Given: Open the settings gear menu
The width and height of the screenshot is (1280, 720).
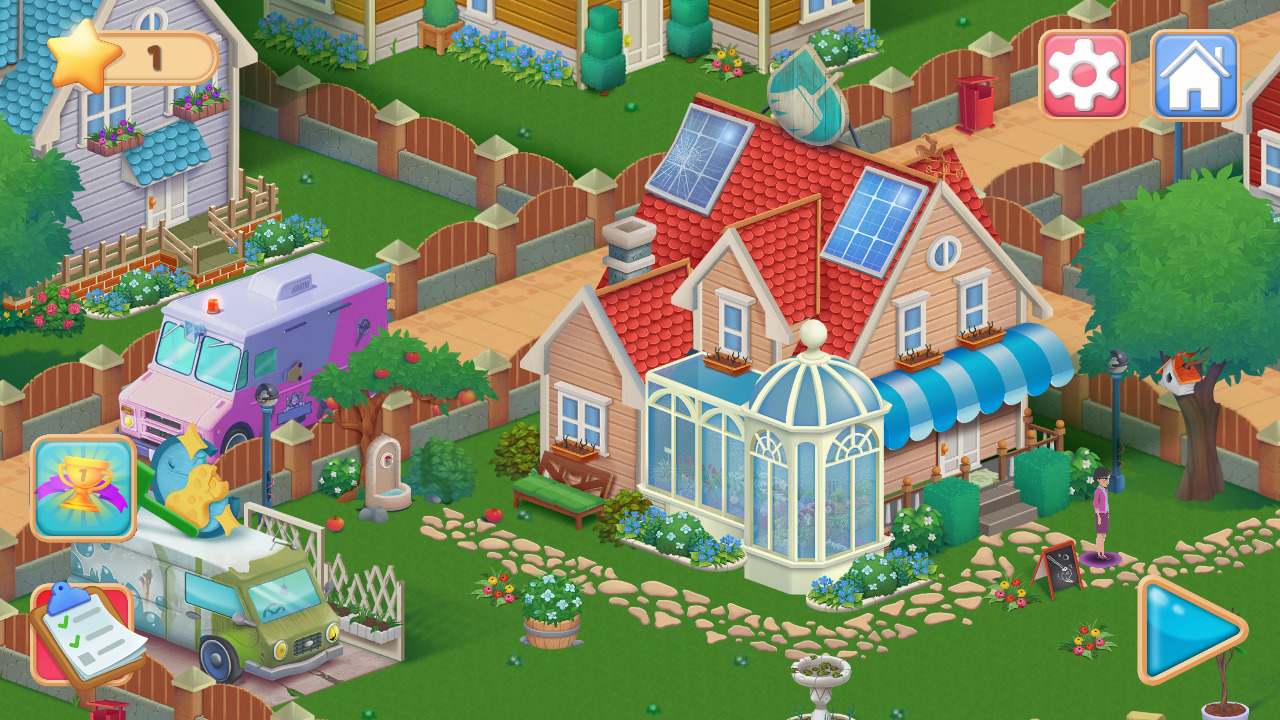Looking at the screenshot, I should pos(1082,74).
